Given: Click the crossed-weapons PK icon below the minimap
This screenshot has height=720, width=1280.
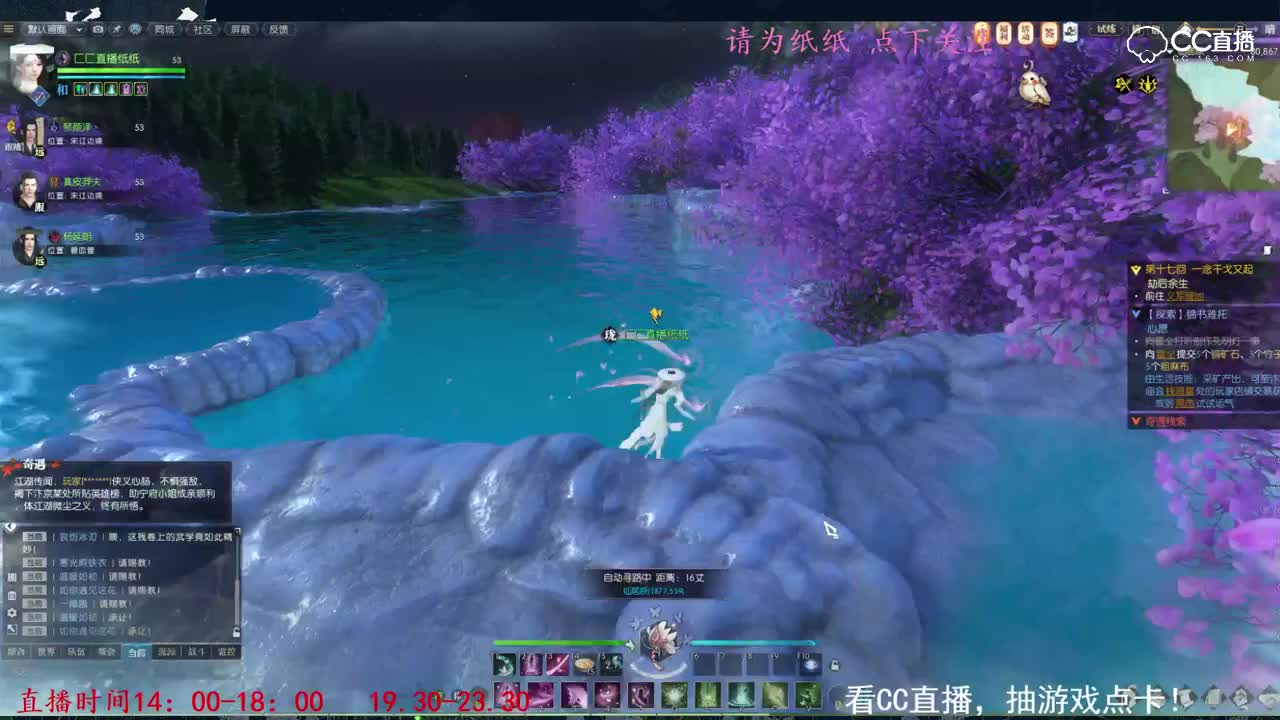Looking at the screenshot, I should (x=1122, y=84).
